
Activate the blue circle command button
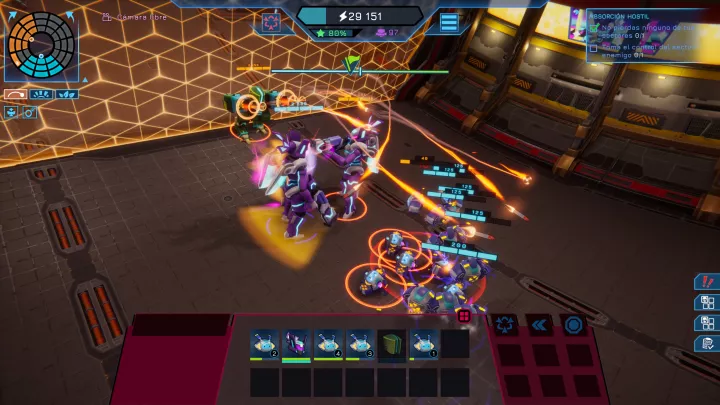(572, 324)
